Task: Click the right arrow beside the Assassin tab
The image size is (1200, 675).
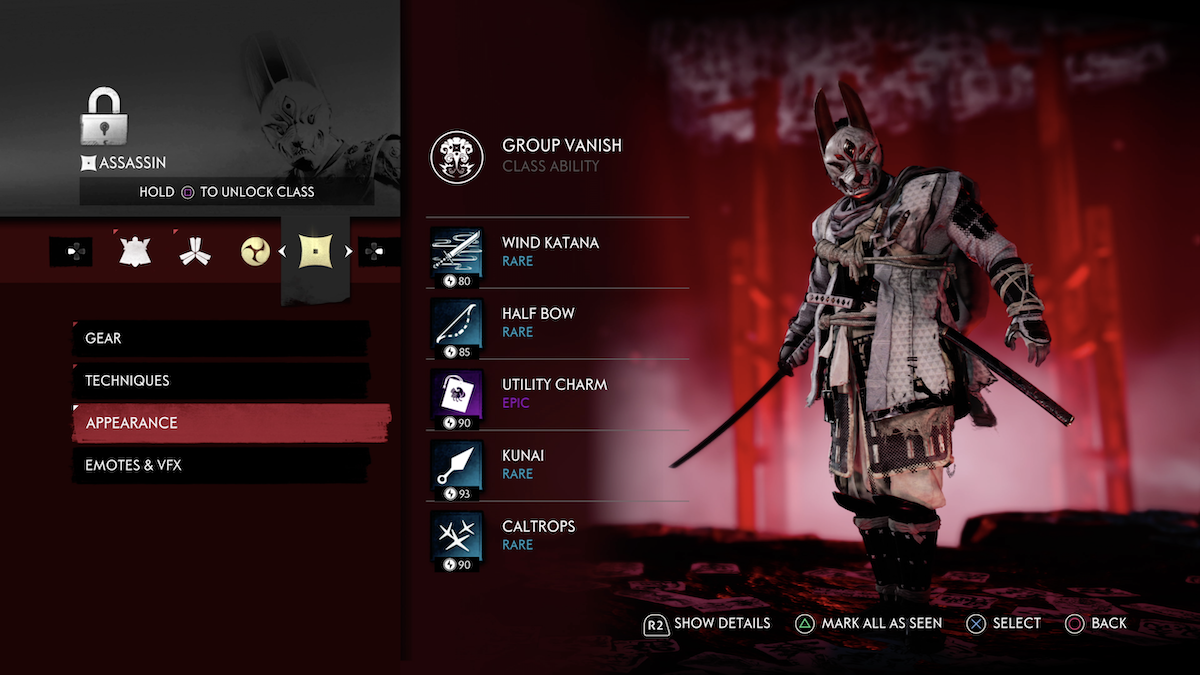Action: 349,252
